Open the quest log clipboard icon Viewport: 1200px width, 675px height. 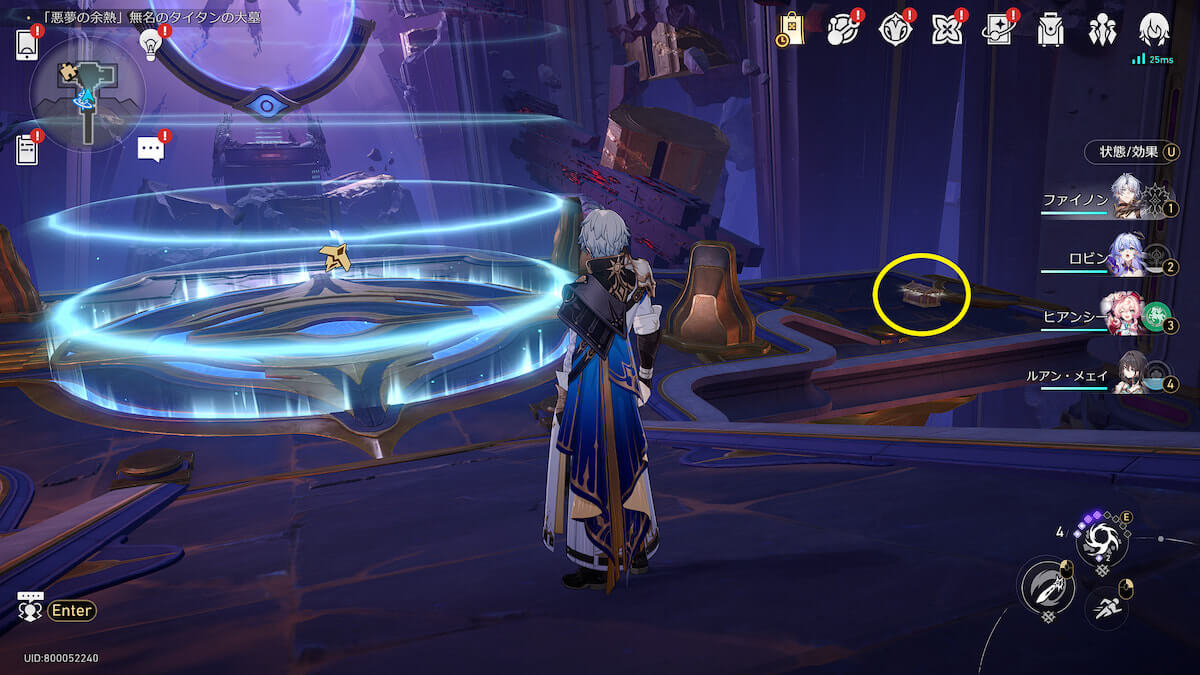(27, 150)
